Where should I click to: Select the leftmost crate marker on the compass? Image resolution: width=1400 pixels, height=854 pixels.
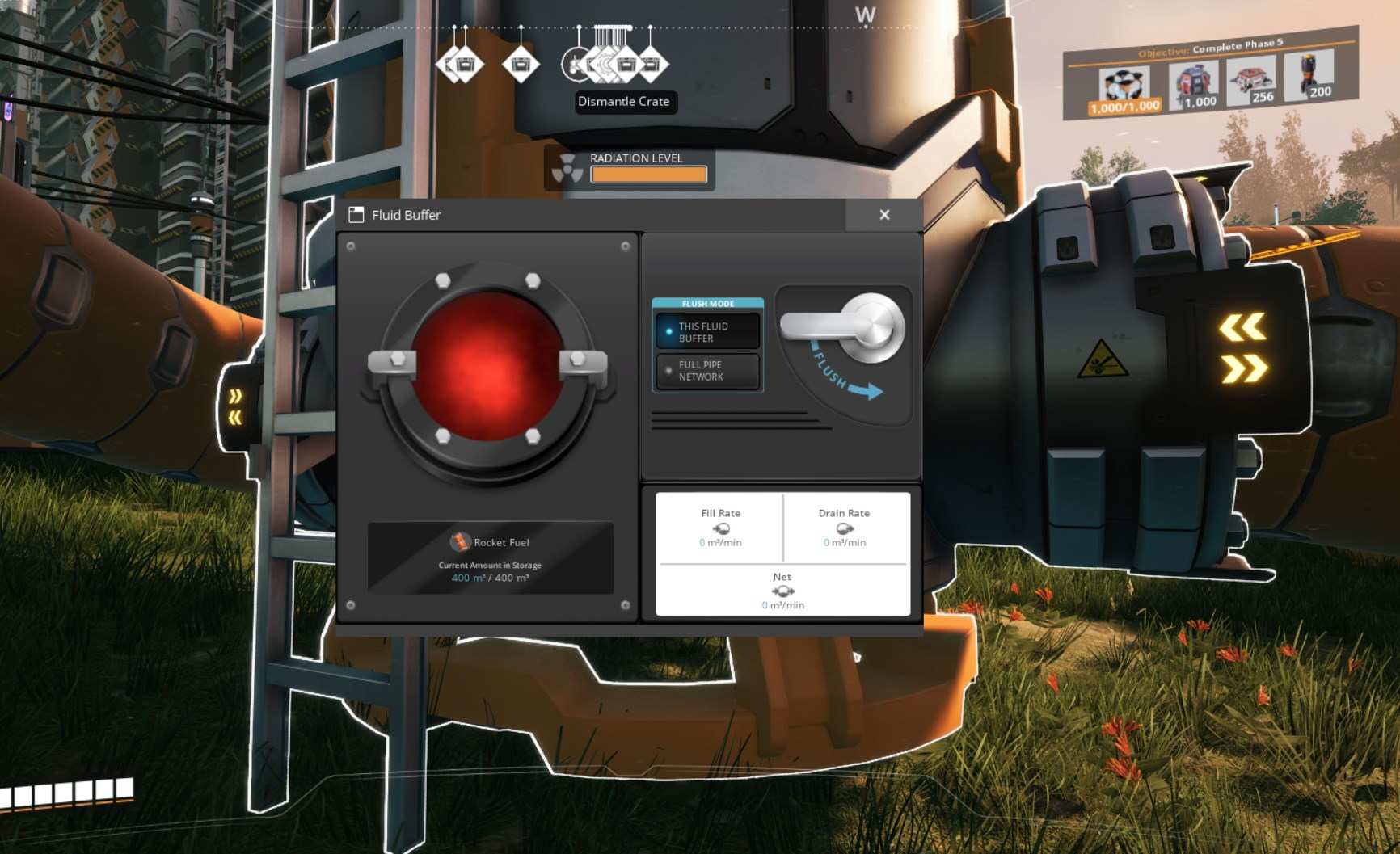(x=451, y=65)
